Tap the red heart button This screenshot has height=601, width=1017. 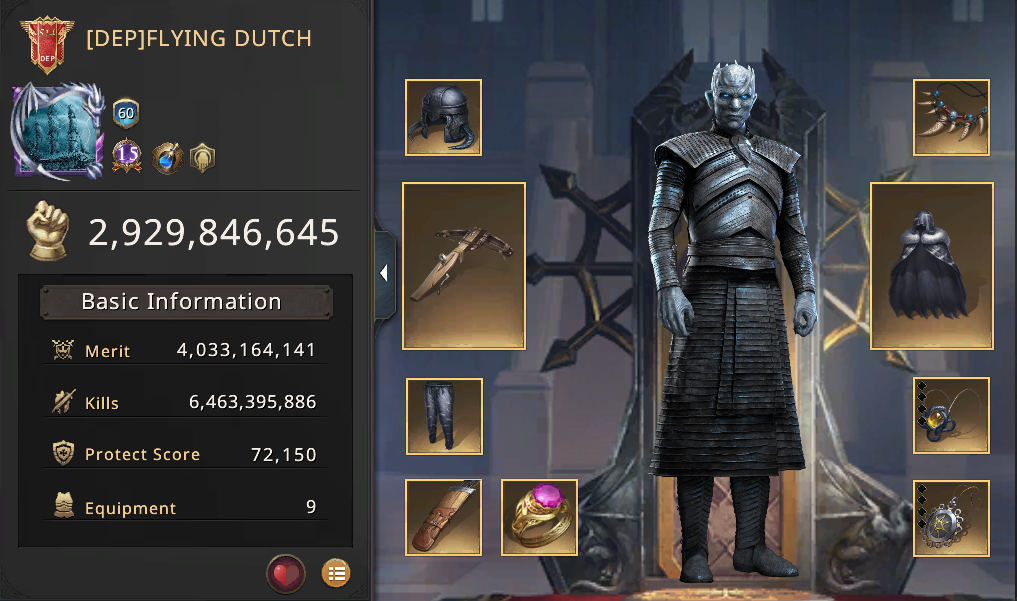286,574
